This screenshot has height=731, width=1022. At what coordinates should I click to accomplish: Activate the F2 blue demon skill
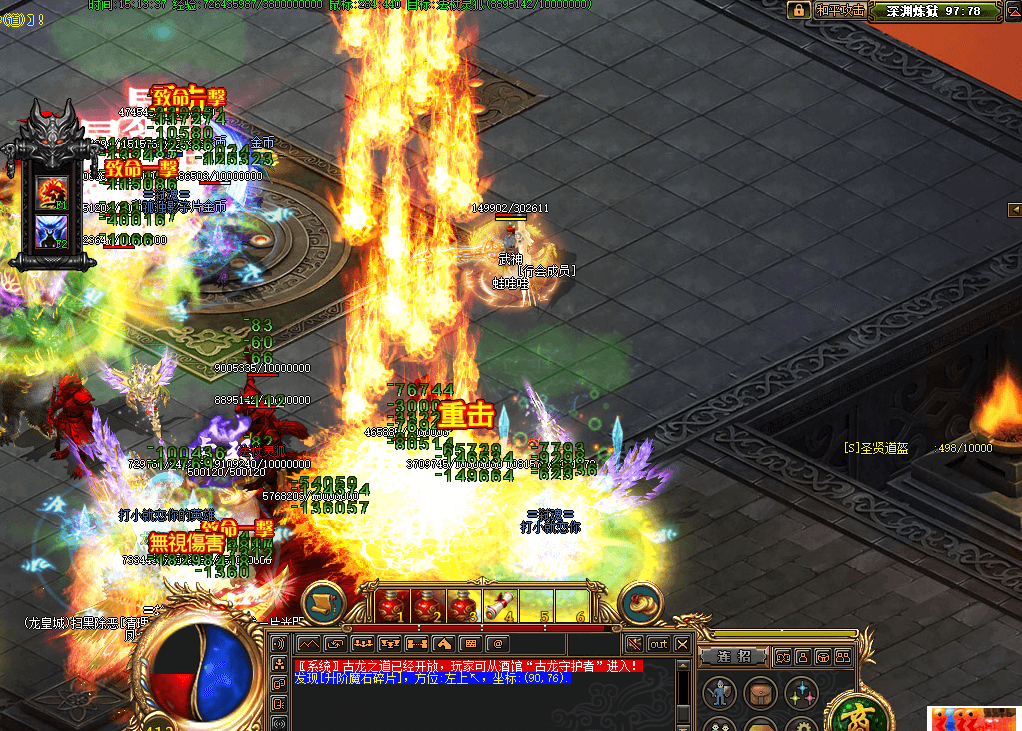click(52, 232)
